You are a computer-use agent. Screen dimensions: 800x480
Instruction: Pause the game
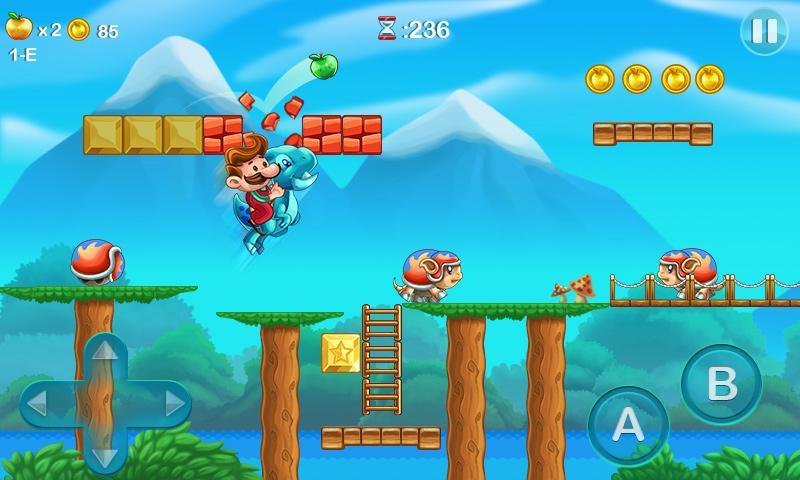click(x=764, y=31)
